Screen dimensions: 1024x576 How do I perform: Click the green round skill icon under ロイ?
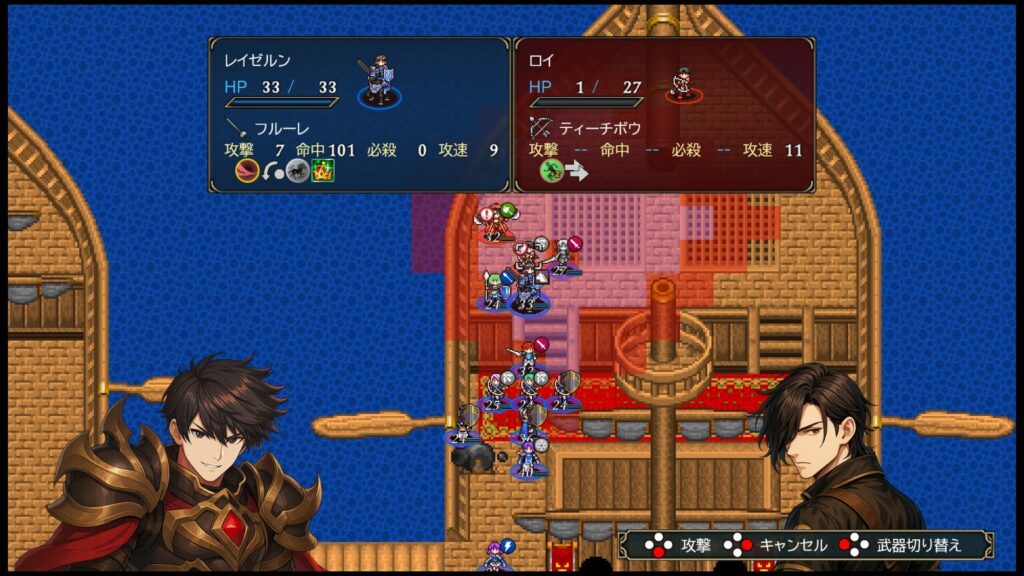pos(551,171)
